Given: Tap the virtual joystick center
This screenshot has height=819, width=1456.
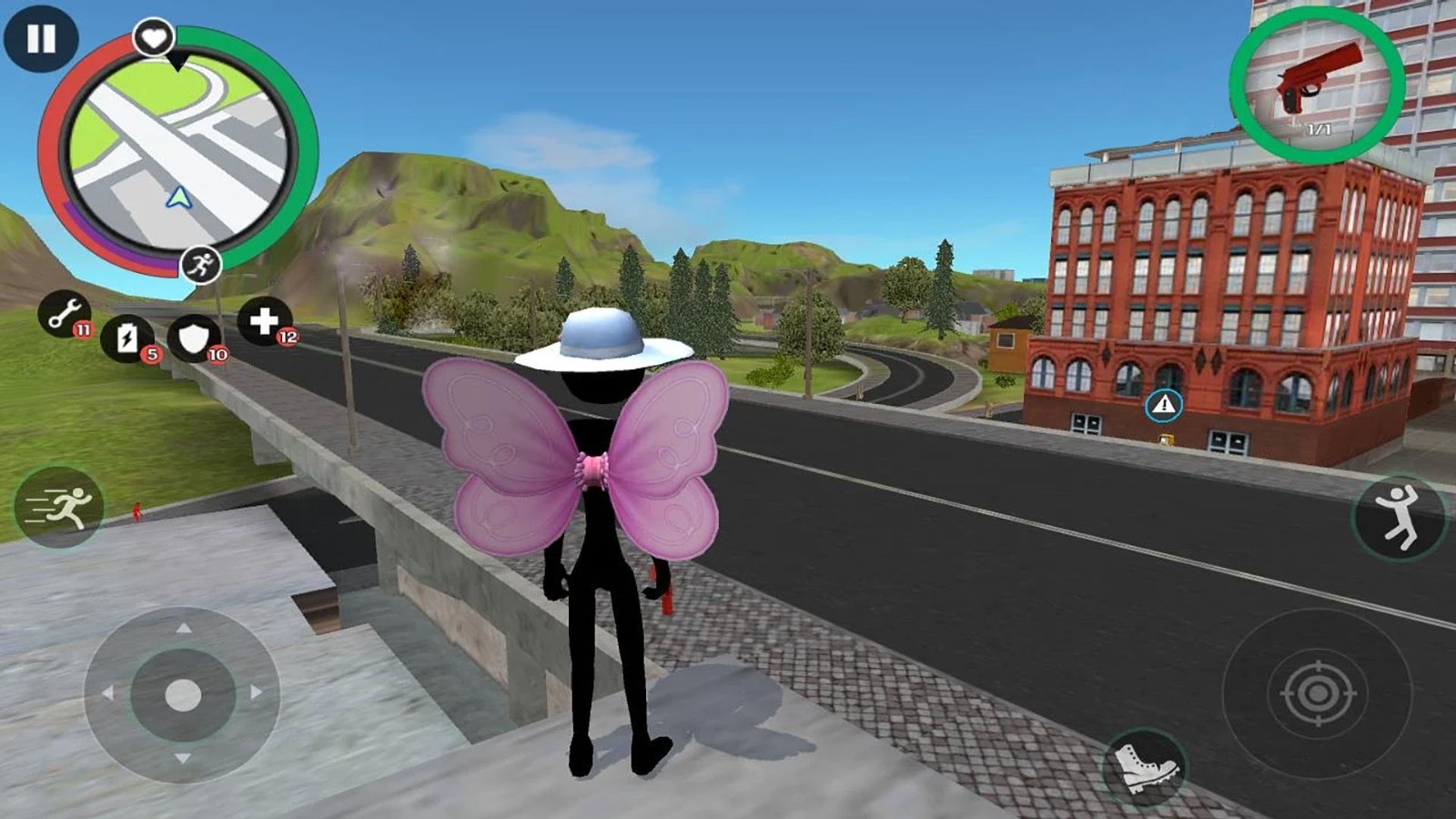Looking at the screenshot, I should coord(183,695).
